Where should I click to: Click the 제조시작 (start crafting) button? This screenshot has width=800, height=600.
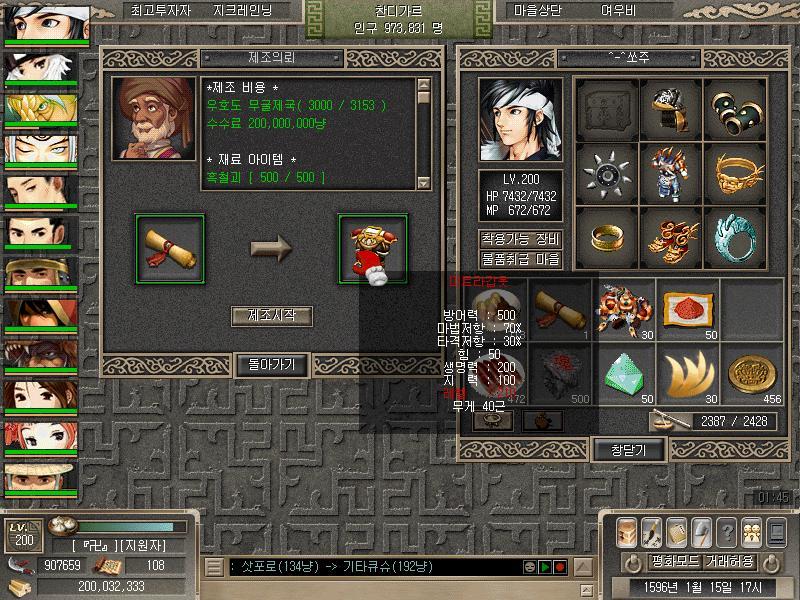271,316
